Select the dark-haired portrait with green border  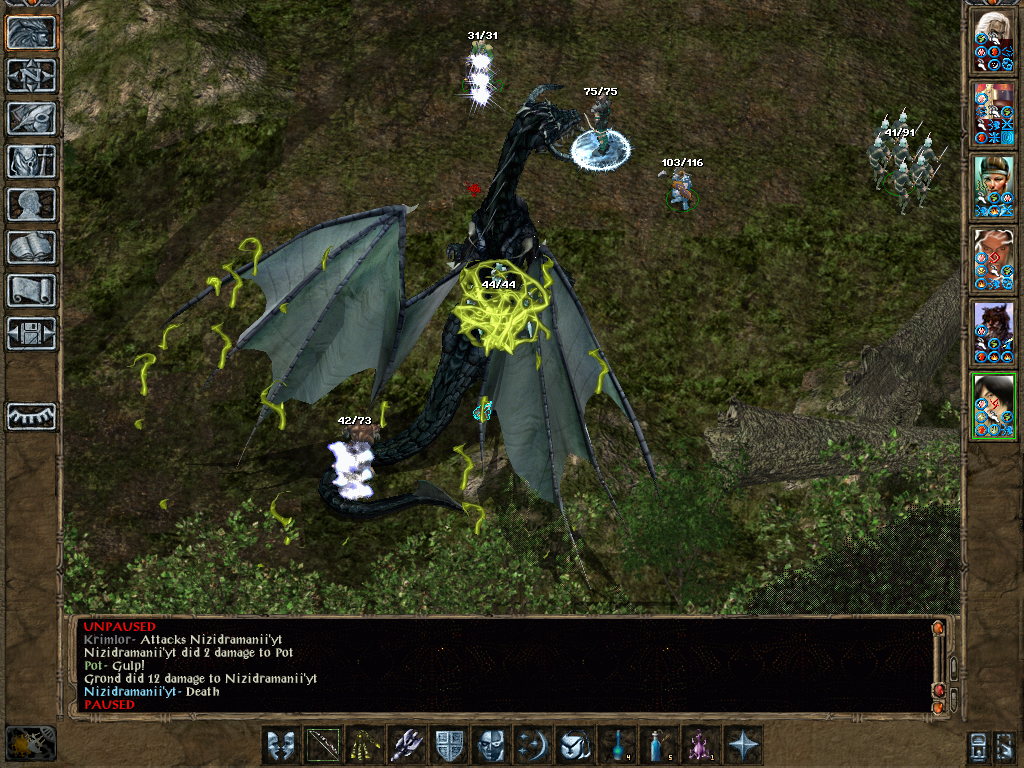(x=994, y=405)
